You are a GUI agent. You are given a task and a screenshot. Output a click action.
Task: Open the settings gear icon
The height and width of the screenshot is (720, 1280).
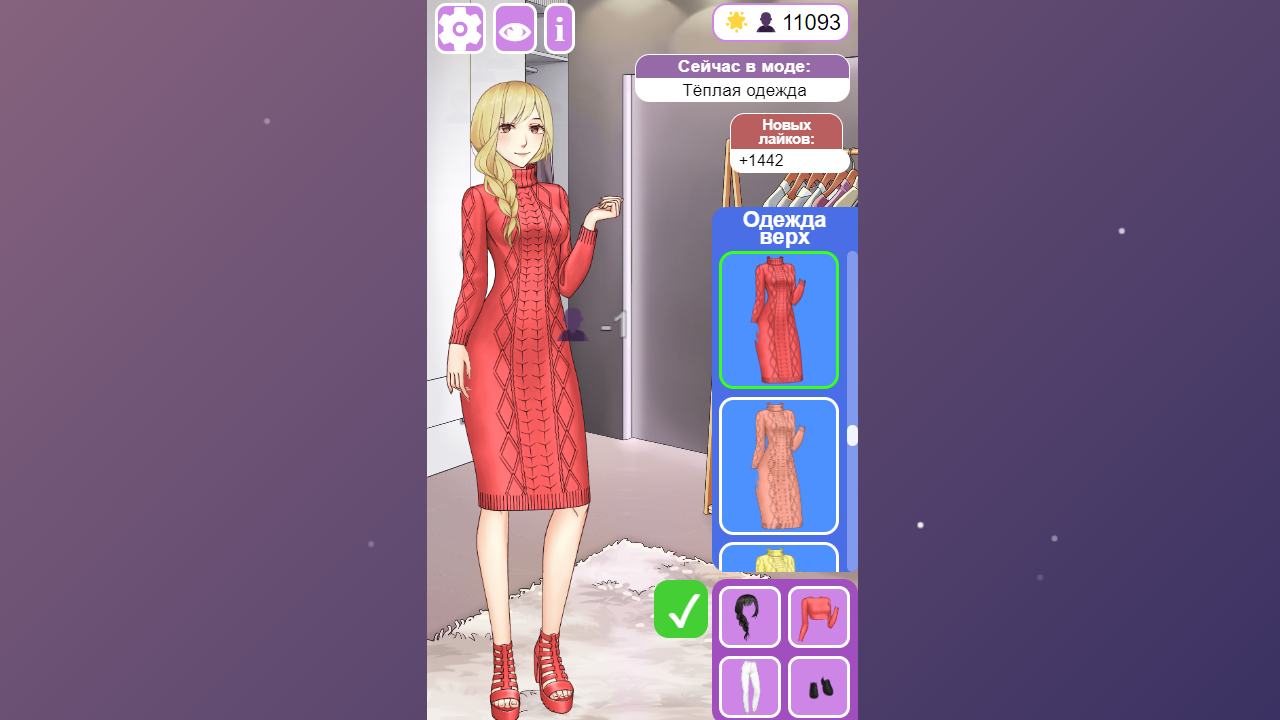459,29
